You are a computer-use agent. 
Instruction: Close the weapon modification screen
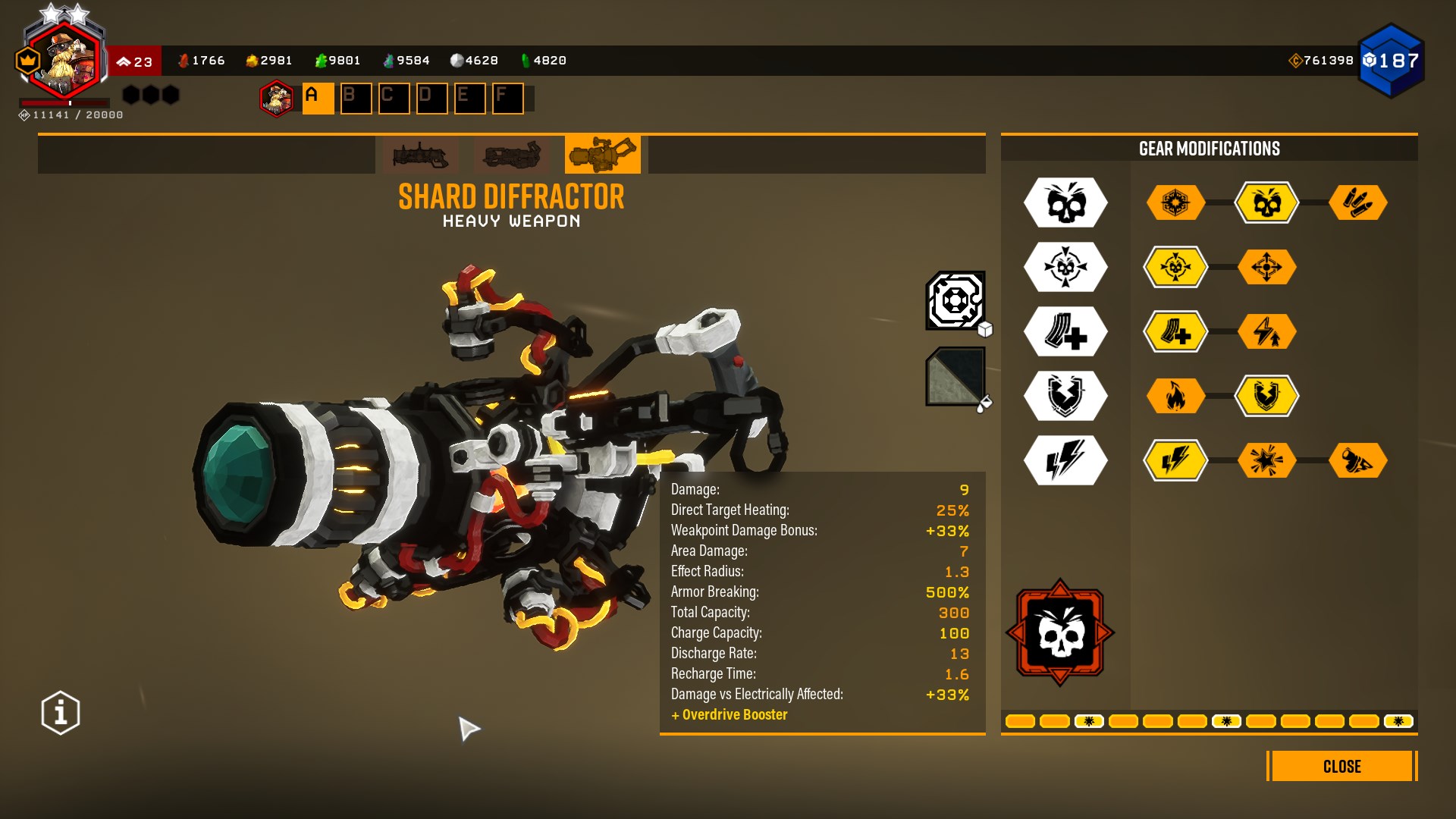(1341, 766)
